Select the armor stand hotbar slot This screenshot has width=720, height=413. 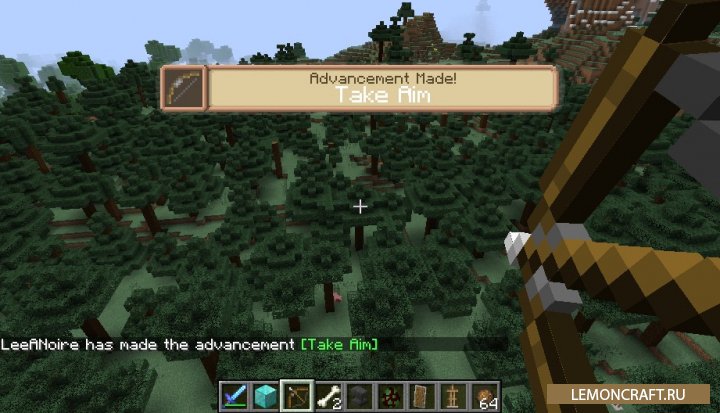pyautogui.click(x=456, y=396)
